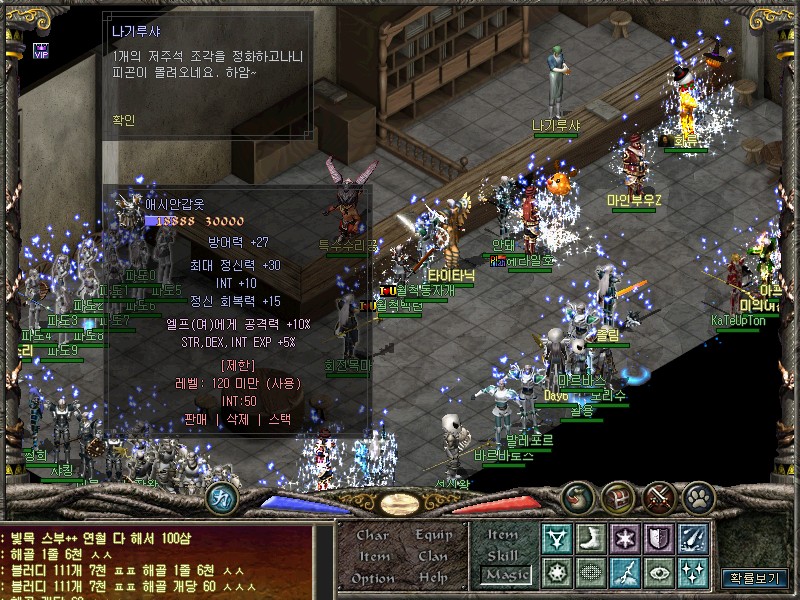Select 삭제 to delete the item
The image size is (800, 600).
point(237,419)
